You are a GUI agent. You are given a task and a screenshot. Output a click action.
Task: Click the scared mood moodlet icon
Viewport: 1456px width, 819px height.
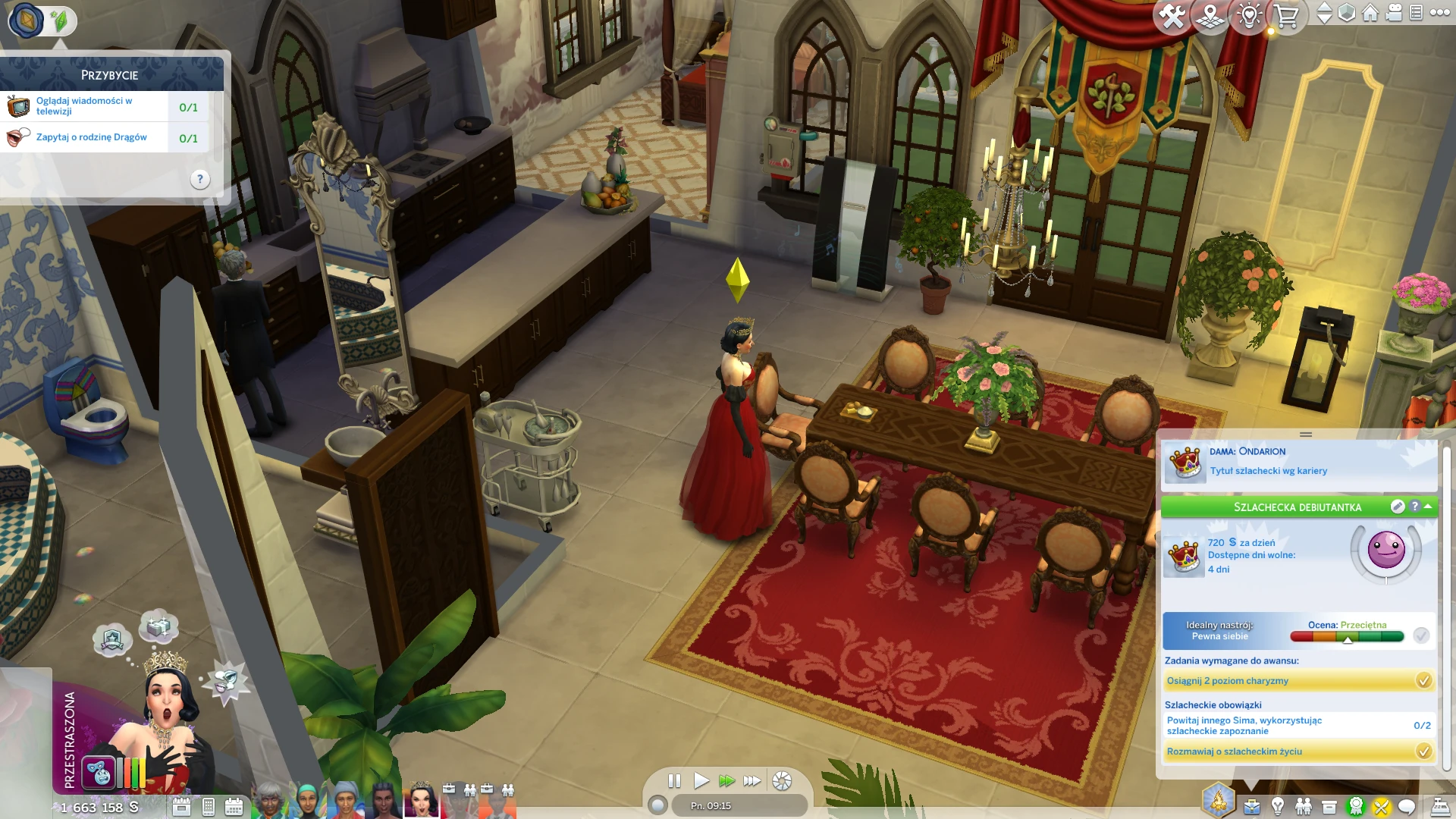99,773
